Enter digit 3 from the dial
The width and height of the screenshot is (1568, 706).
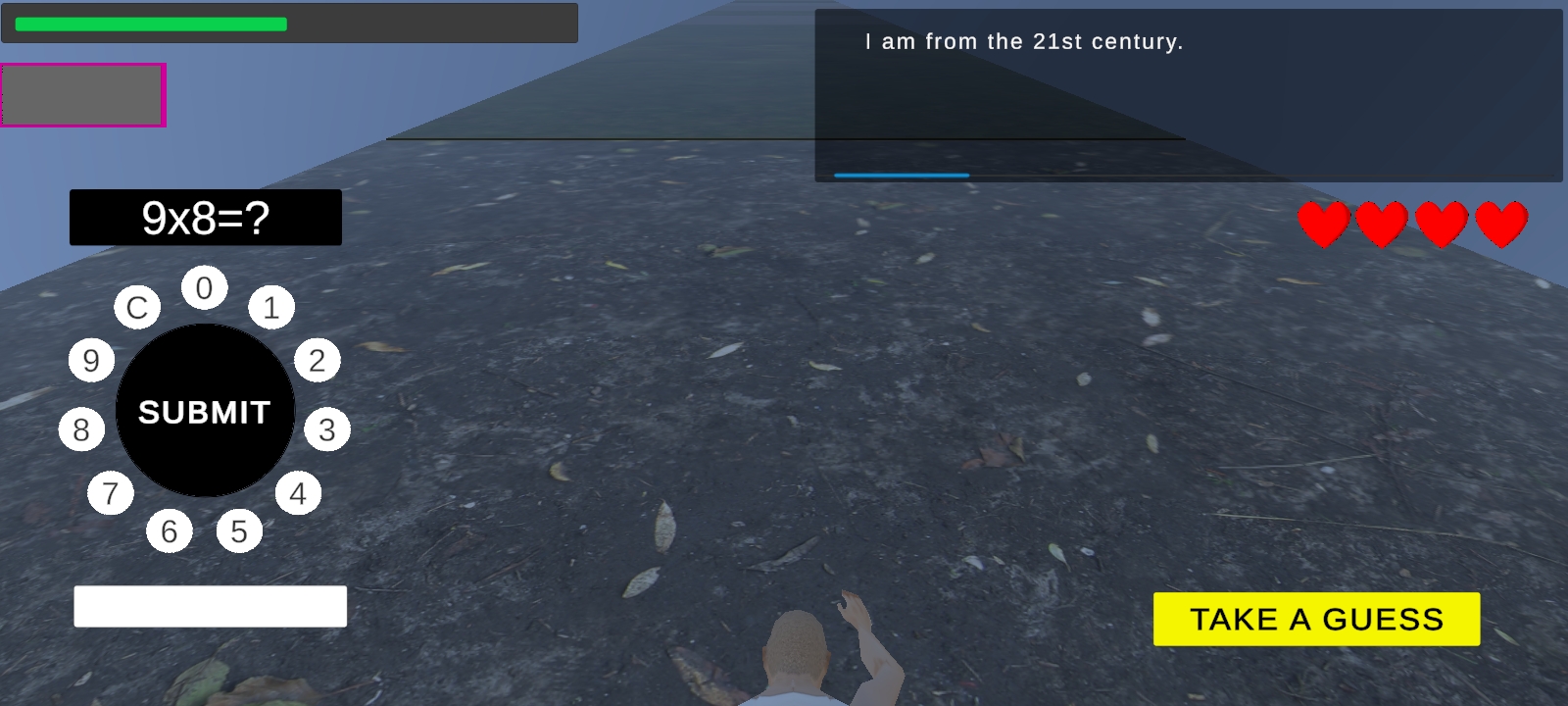click(x=327, y=429)
